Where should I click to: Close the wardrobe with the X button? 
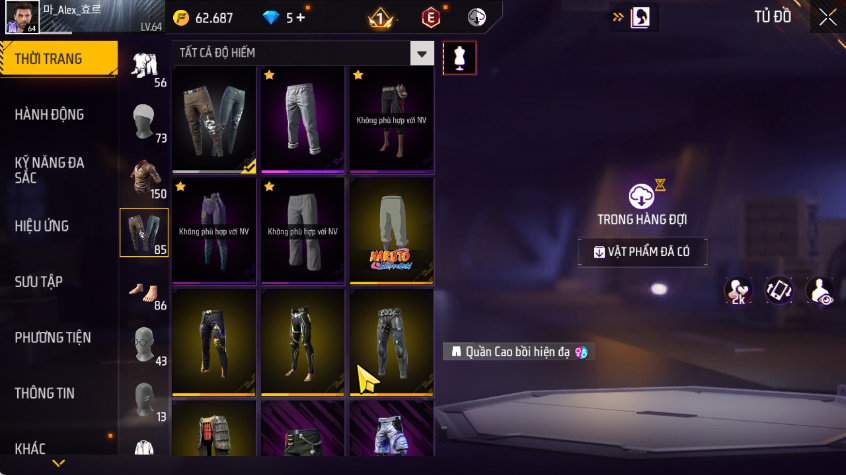828,17
